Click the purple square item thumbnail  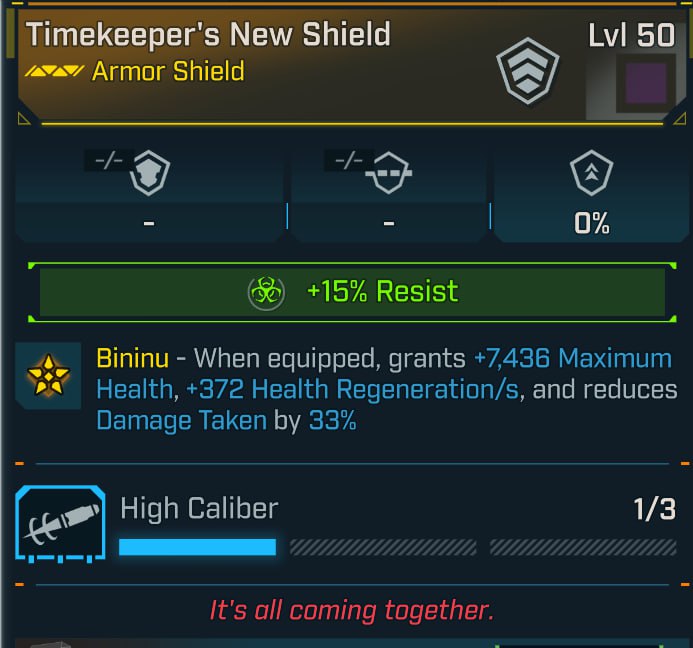point(646,82)
